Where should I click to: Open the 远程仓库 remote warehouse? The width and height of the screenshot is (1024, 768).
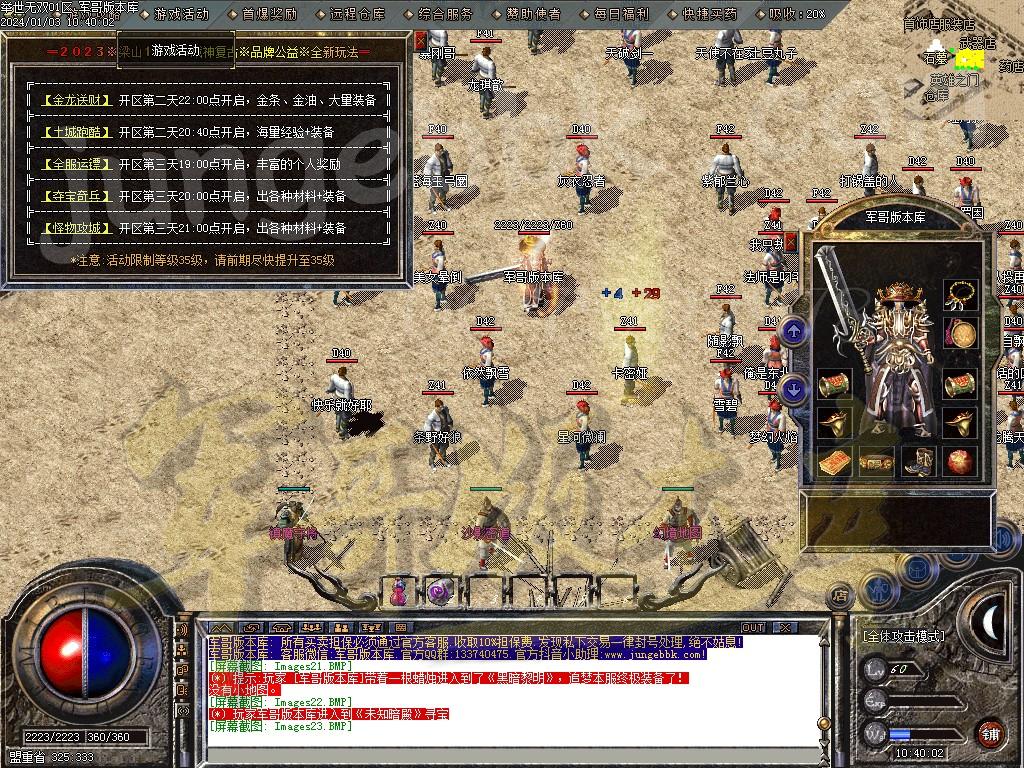357,14
